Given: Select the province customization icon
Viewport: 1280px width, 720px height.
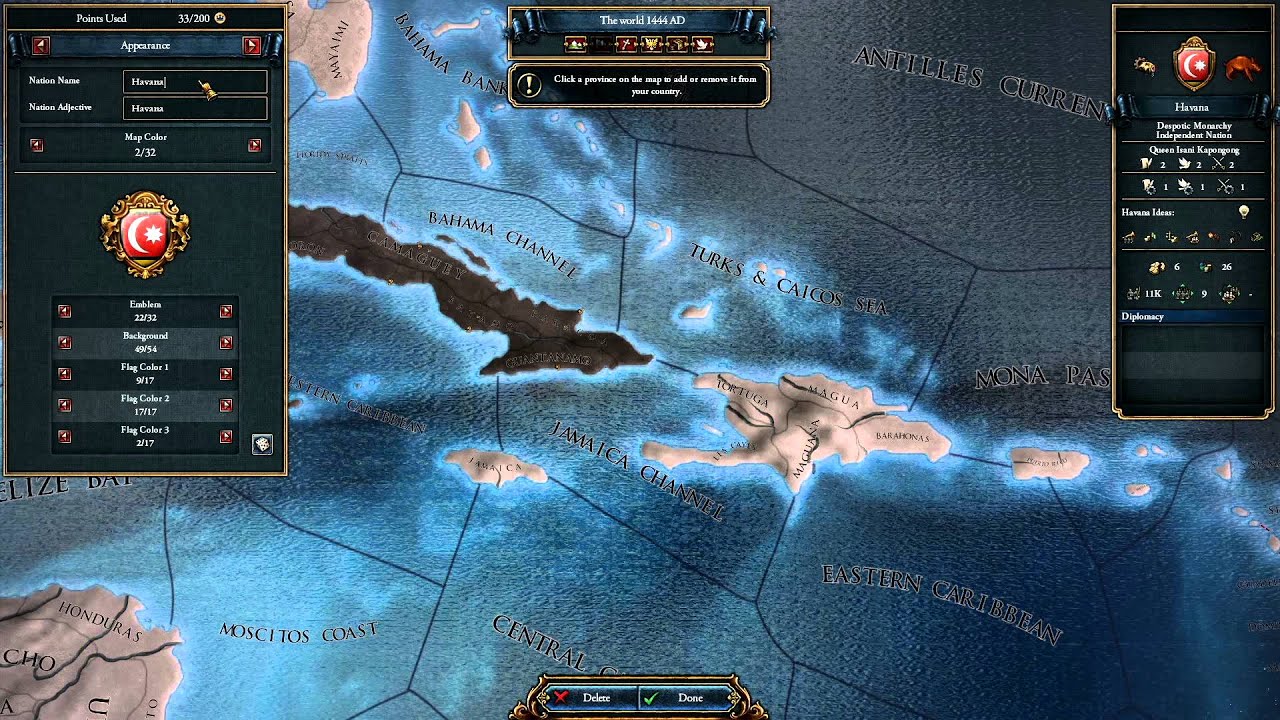Looking at the screenshot, I should tap(575, 44).
